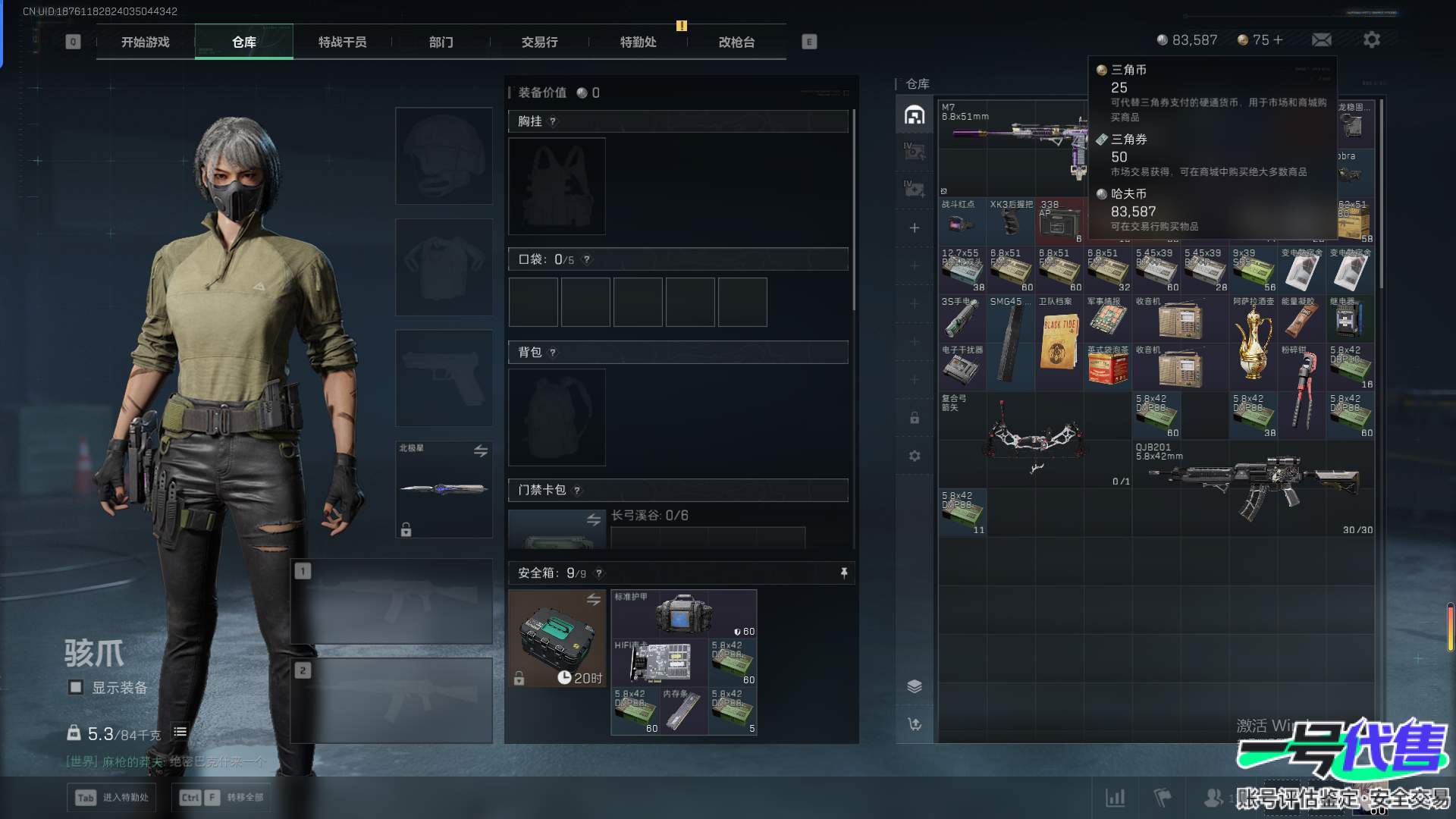Open the 开始游戏 tab
This screenshot has width=1456, height=819.
(x=145, y=42)
